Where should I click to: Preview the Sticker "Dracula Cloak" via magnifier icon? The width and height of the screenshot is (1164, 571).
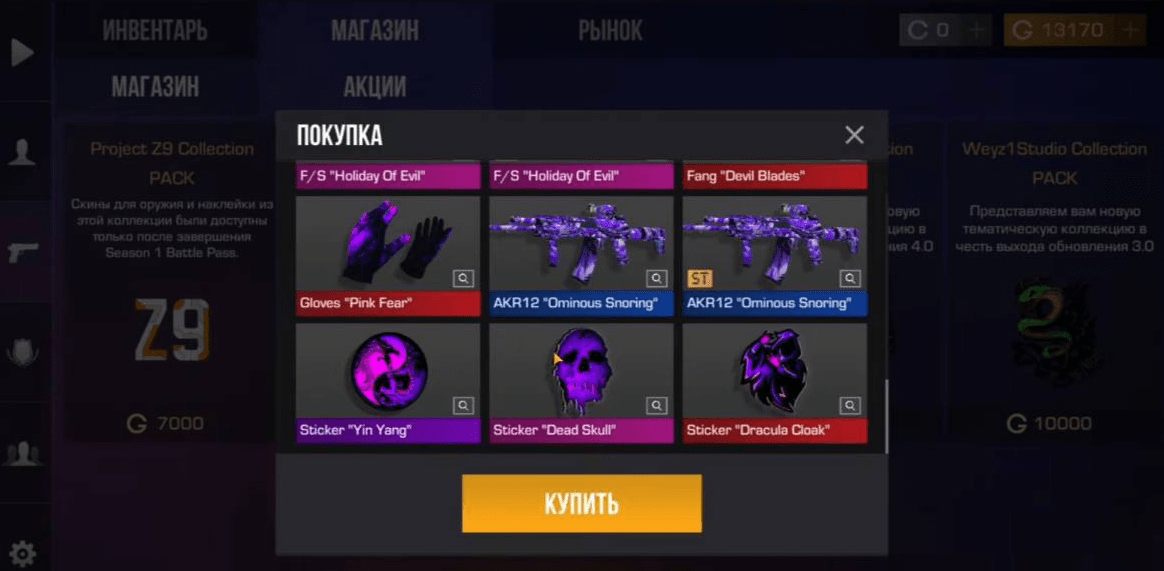(849, 406)
